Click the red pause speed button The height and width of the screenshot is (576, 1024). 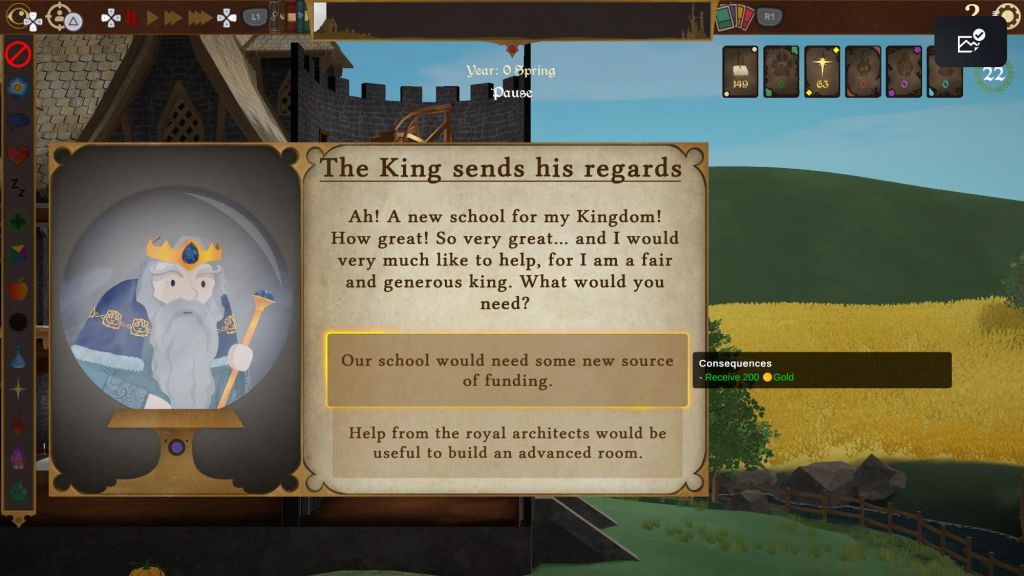pyautogui.click(x=131, y=17)
